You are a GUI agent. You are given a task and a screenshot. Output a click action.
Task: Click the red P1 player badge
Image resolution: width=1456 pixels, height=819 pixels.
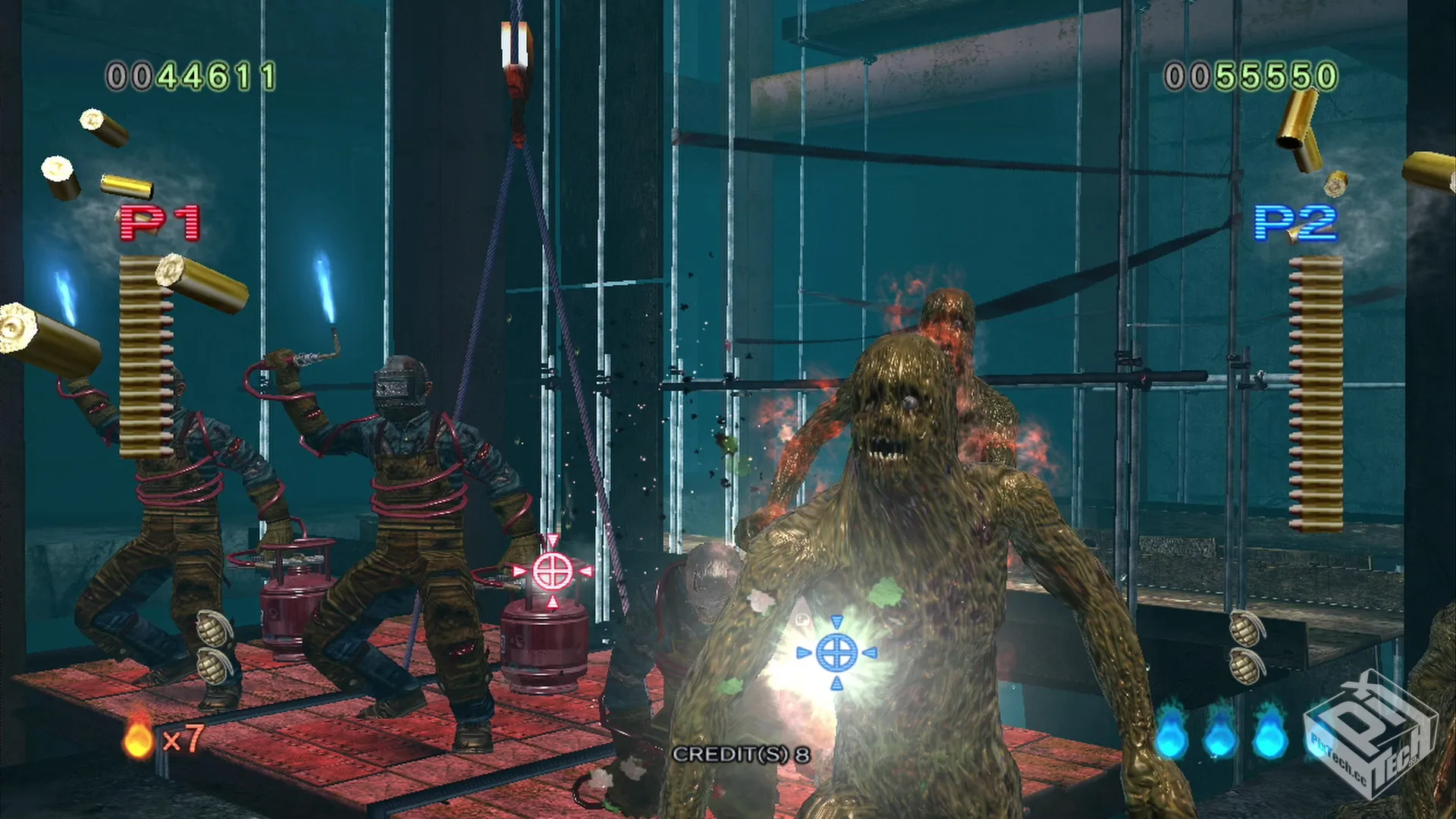point(160,223)
